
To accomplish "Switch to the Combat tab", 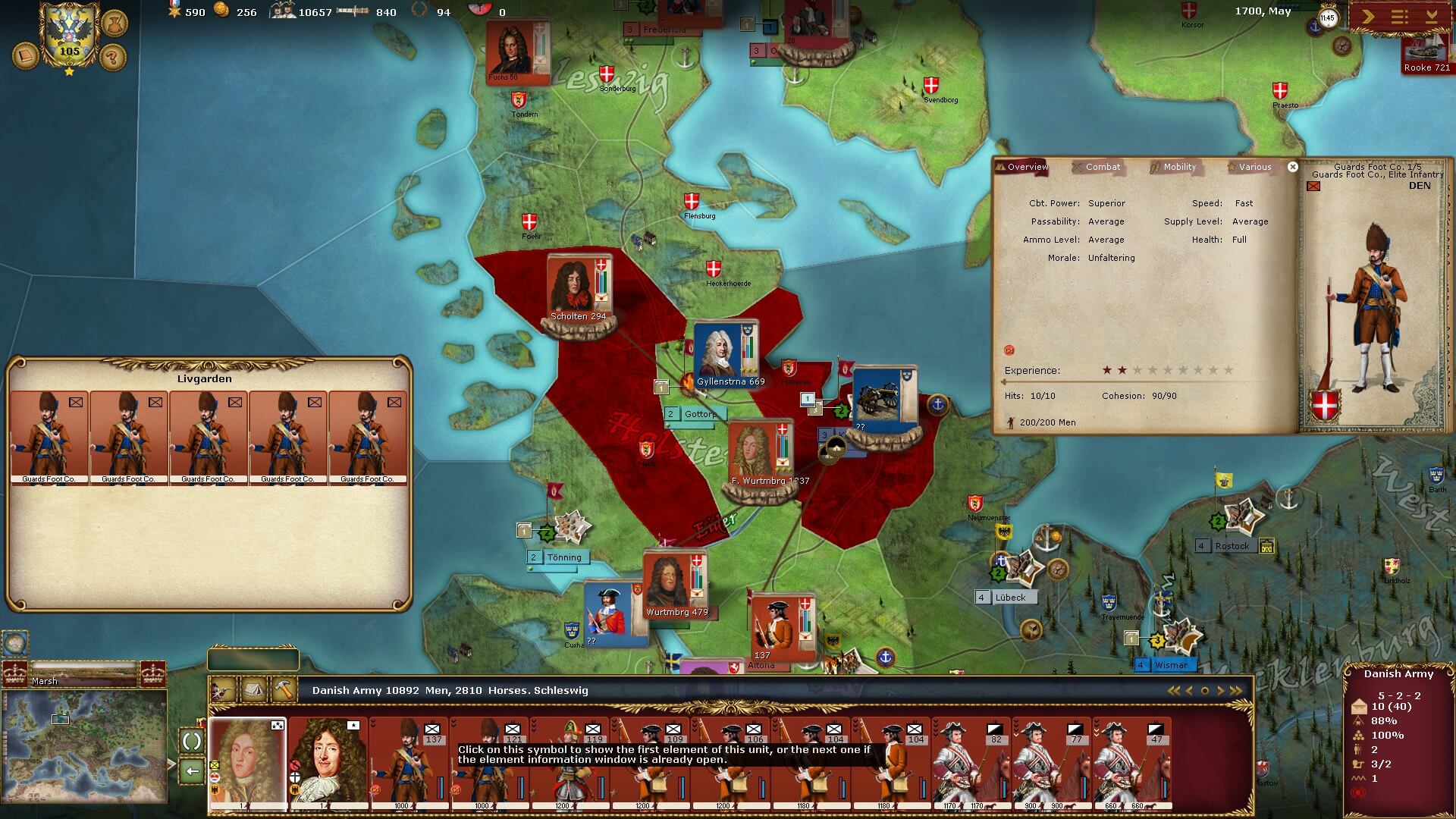I will pyautogui.click(x=1102, y=167).
